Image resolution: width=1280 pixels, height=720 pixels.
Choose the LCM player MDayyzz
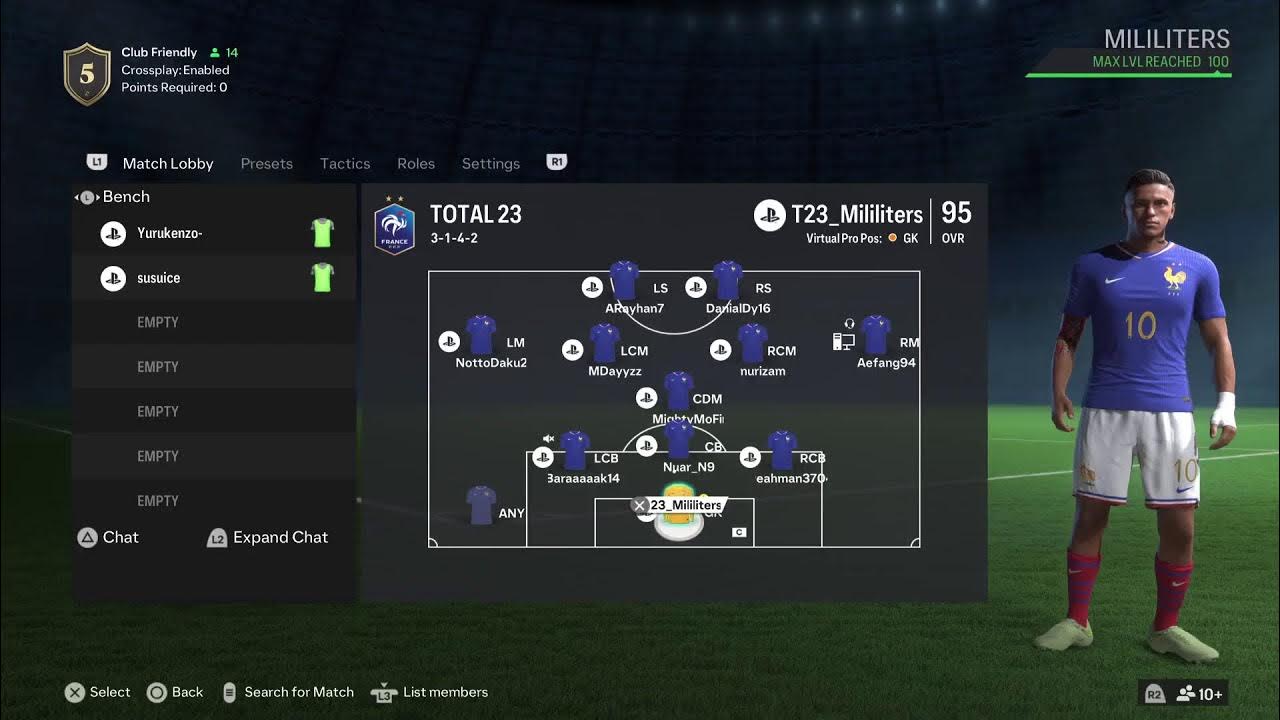pos(604,345)
